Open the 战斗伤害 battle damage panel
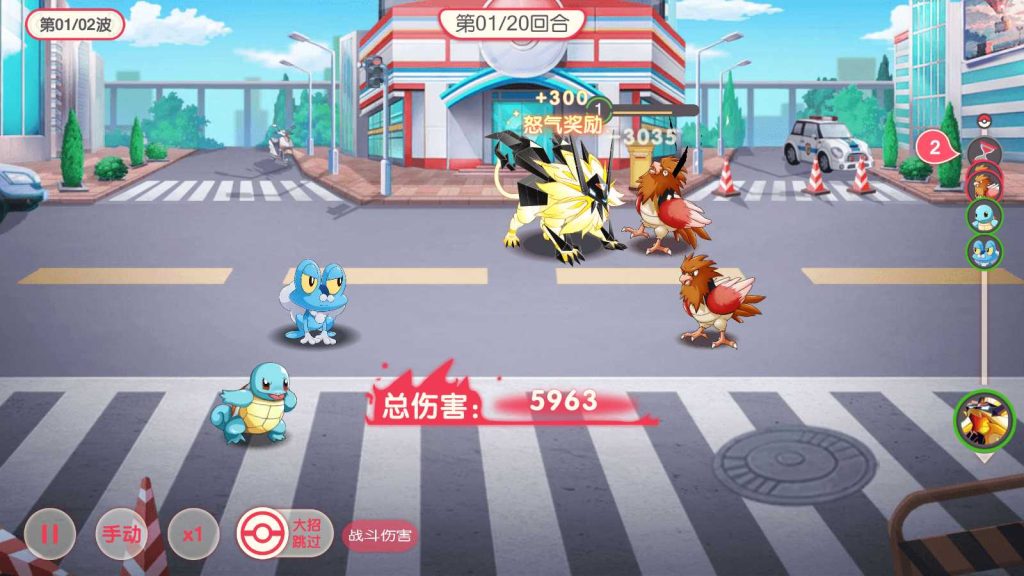1024x576 pixels. pyautogui.click(x=380, y=535)
